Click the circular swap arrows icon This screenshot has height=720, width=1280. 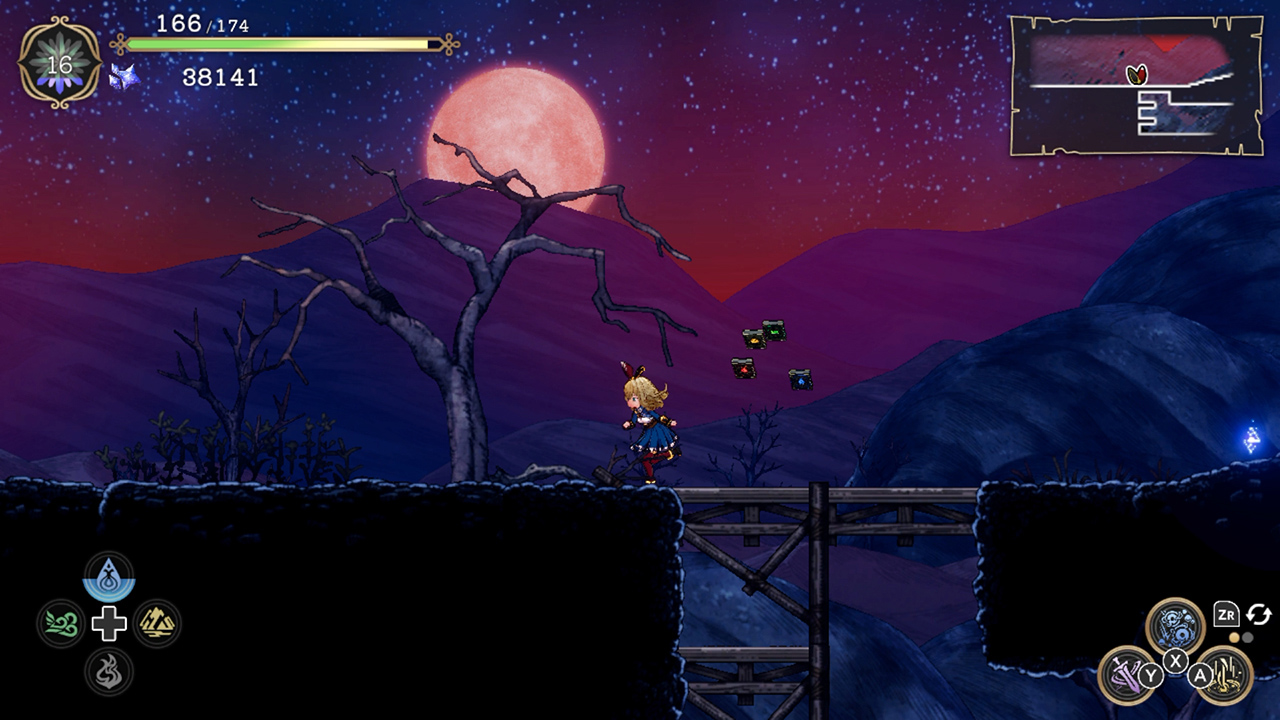pyautogui.click(x=1259, y=613)
